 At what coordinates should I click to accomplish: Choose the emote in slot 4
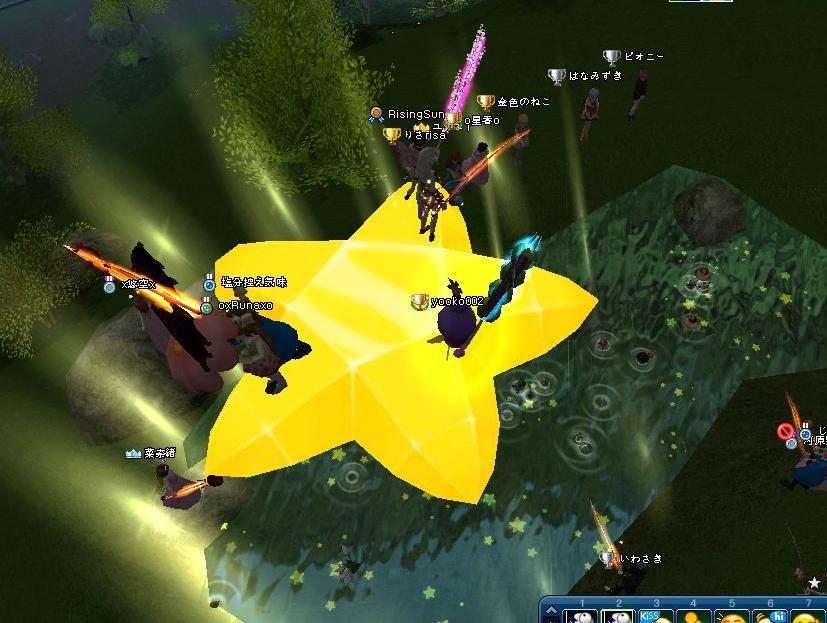693,616
